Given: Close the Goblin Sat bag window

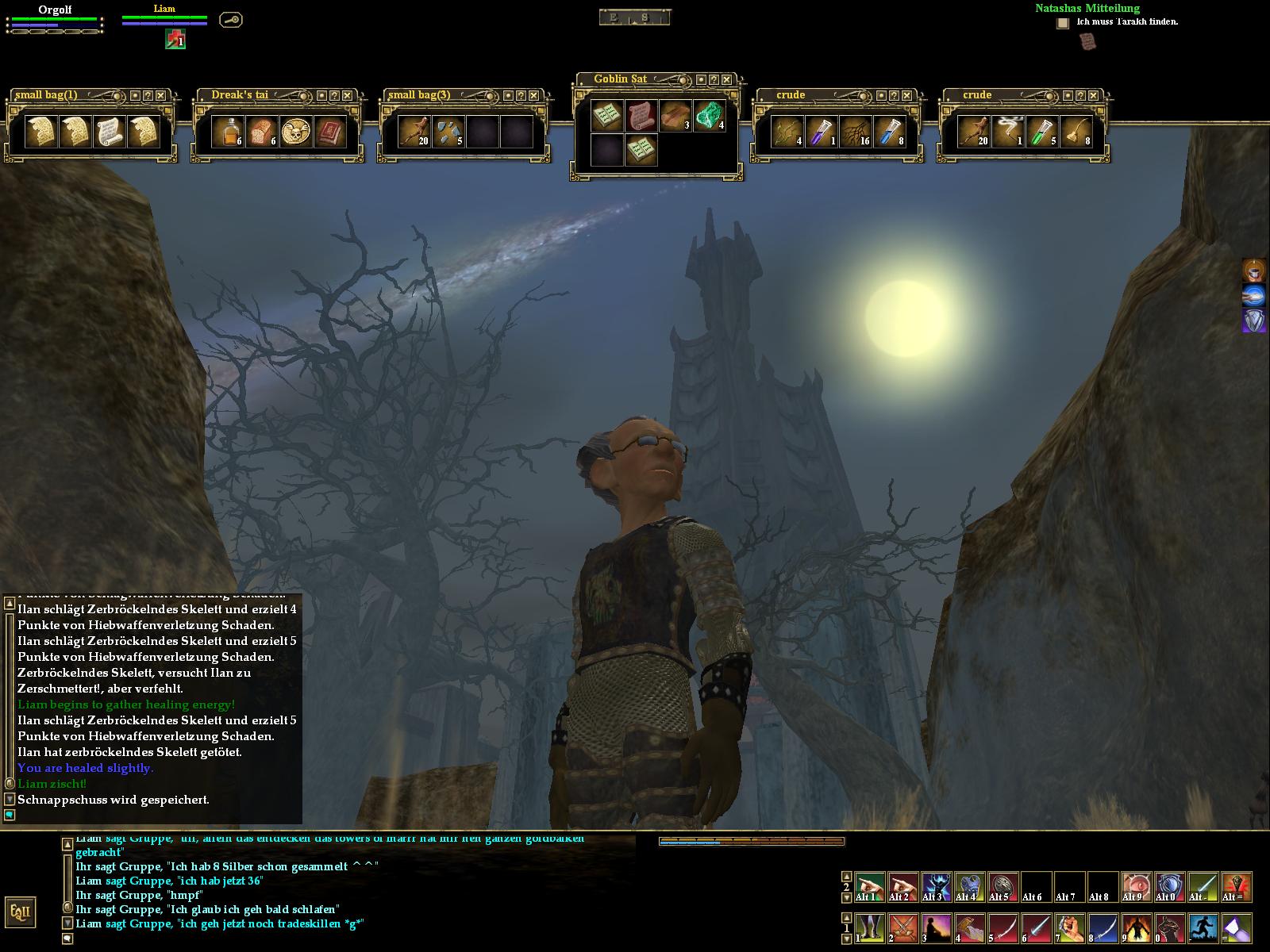Looking at the screenshot, I should click(726, 79).
